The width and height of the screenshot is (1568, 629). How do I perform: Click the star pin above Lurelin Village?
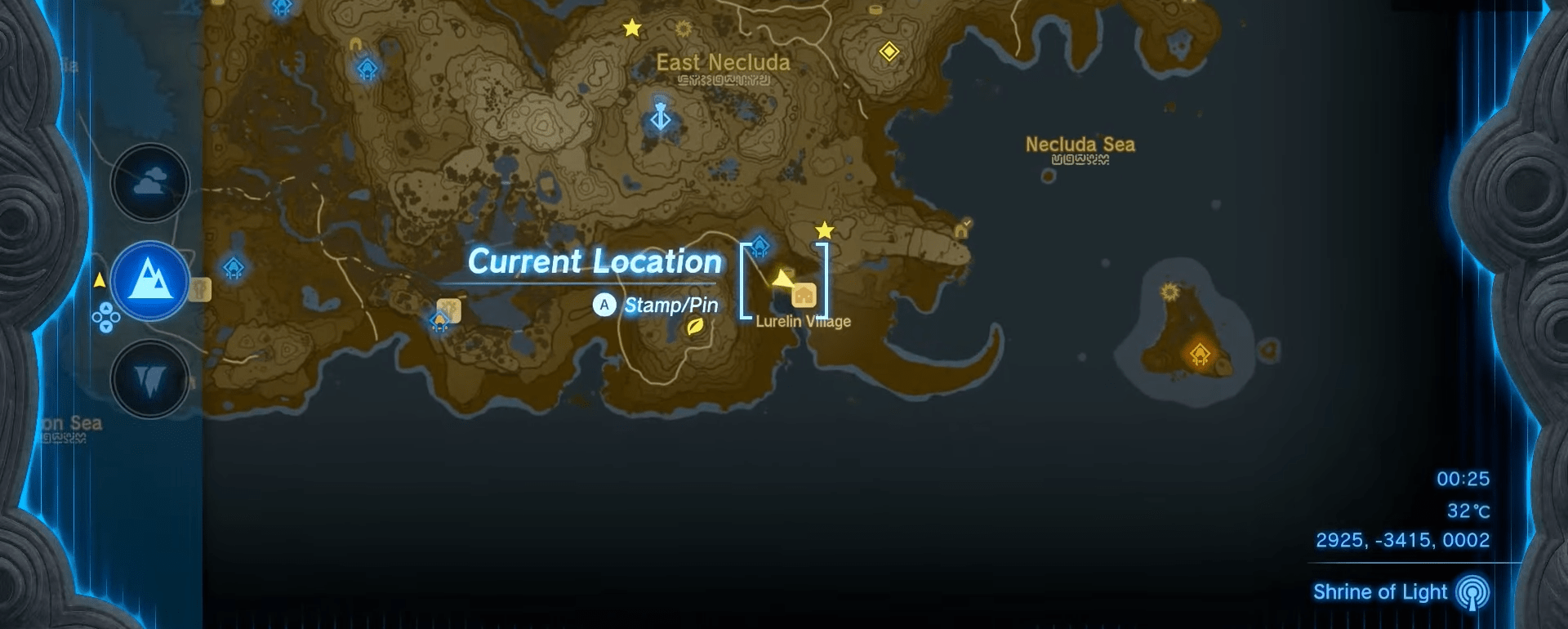point(823,231)
